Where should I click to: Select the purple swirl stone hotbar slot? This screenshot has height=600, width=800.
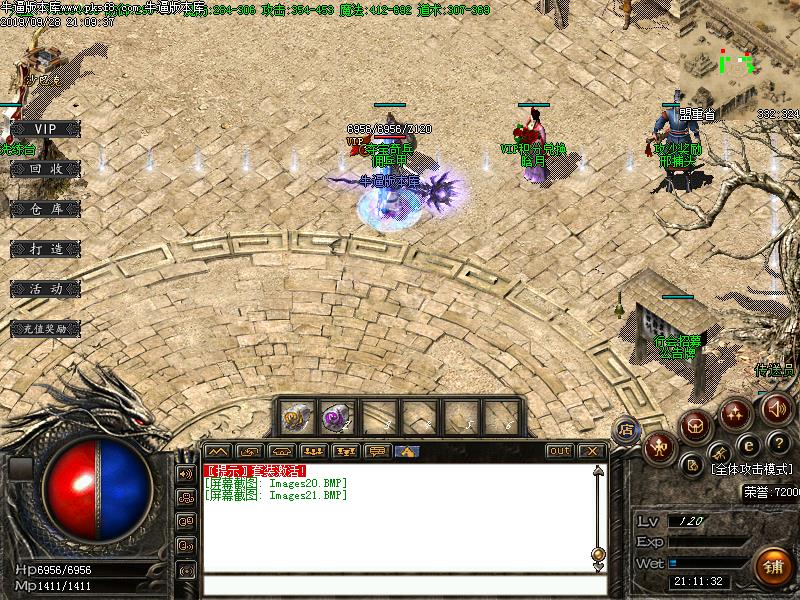tap(335, 416)
